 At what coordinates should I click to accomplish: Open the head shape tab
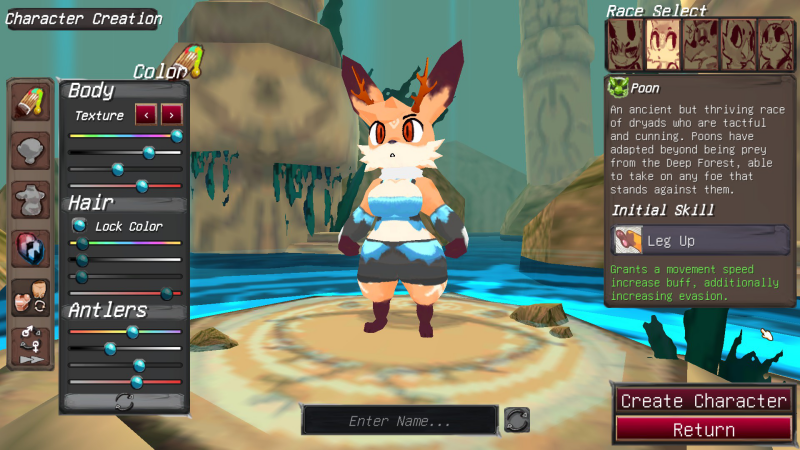[31, 152]
